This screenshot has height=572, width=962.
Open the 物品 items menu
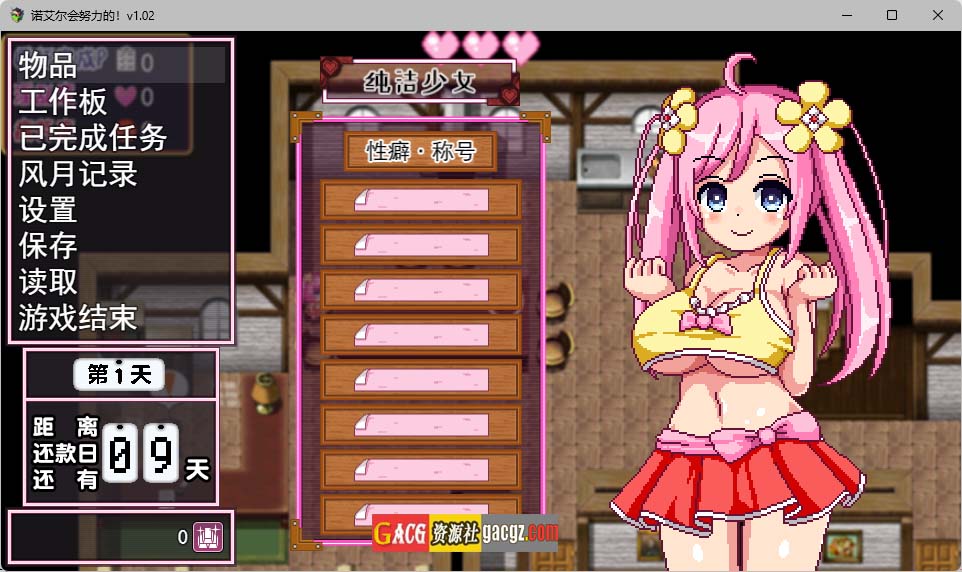click(48, 66)
